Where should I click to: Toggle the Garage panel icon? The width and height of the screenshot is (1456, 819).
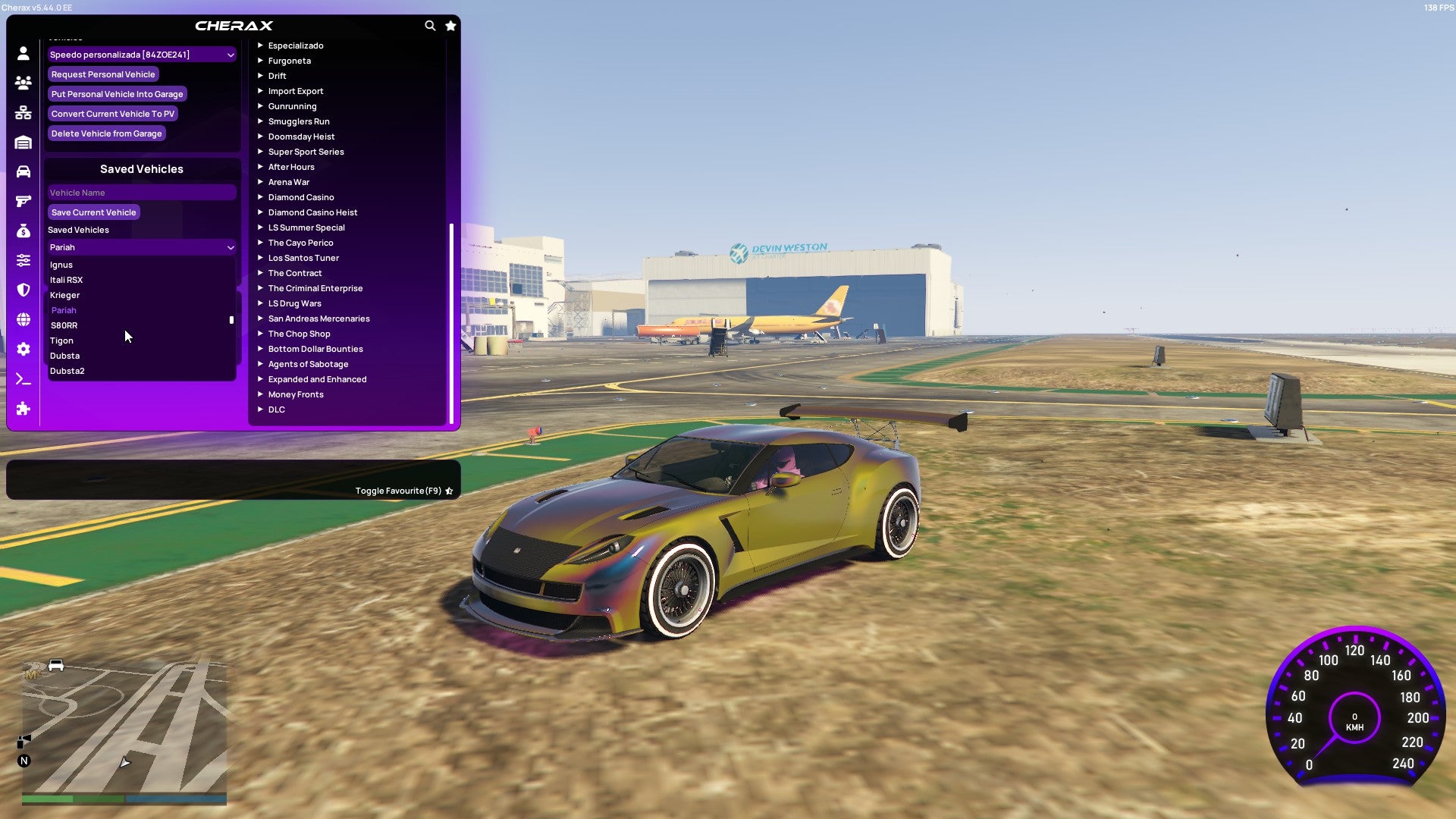(x=23, y=142)
